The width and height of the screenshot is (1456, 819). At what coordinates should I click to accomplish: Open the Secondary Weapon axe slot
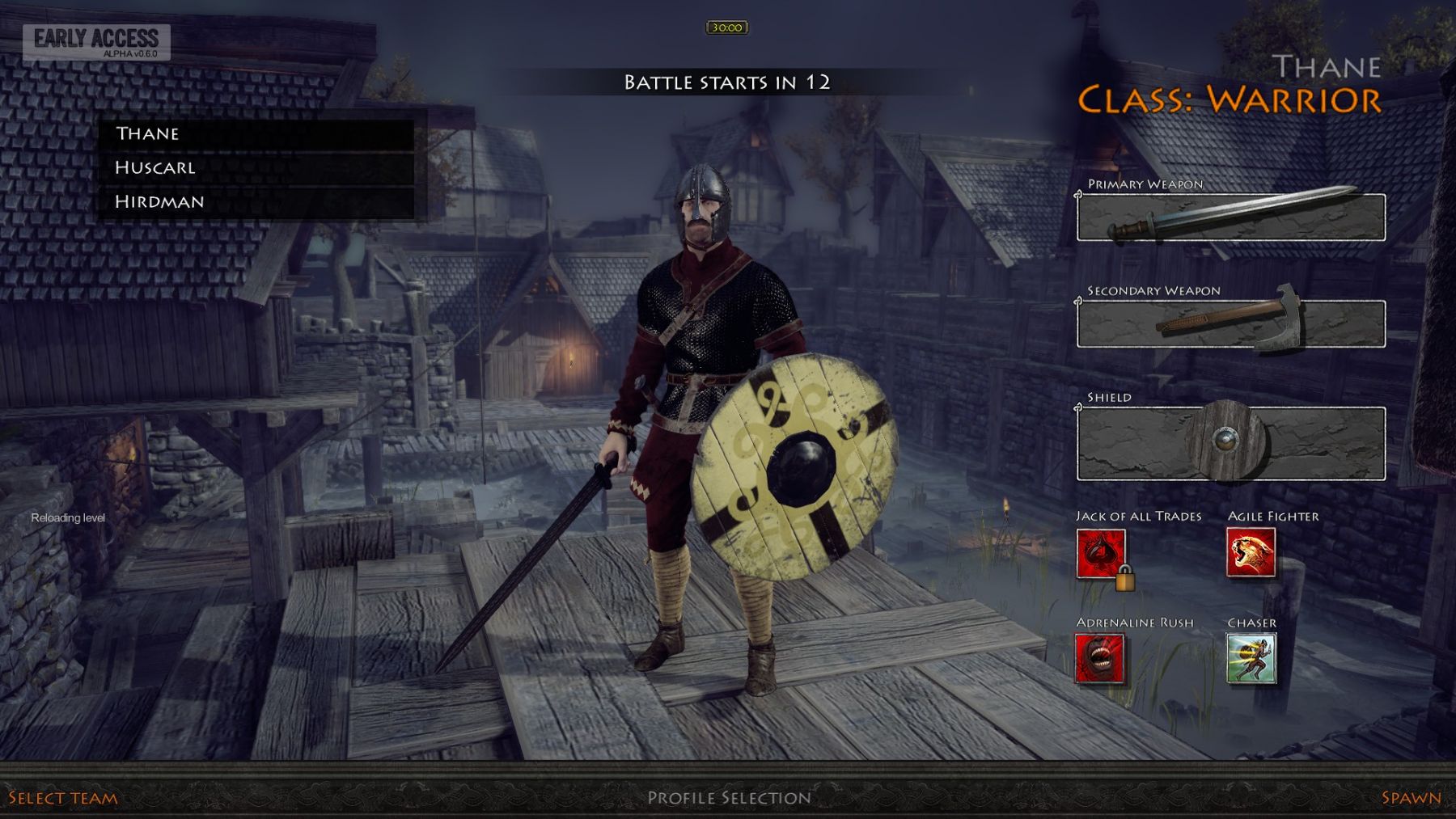pyautogui.click(x=1230, y=323)
